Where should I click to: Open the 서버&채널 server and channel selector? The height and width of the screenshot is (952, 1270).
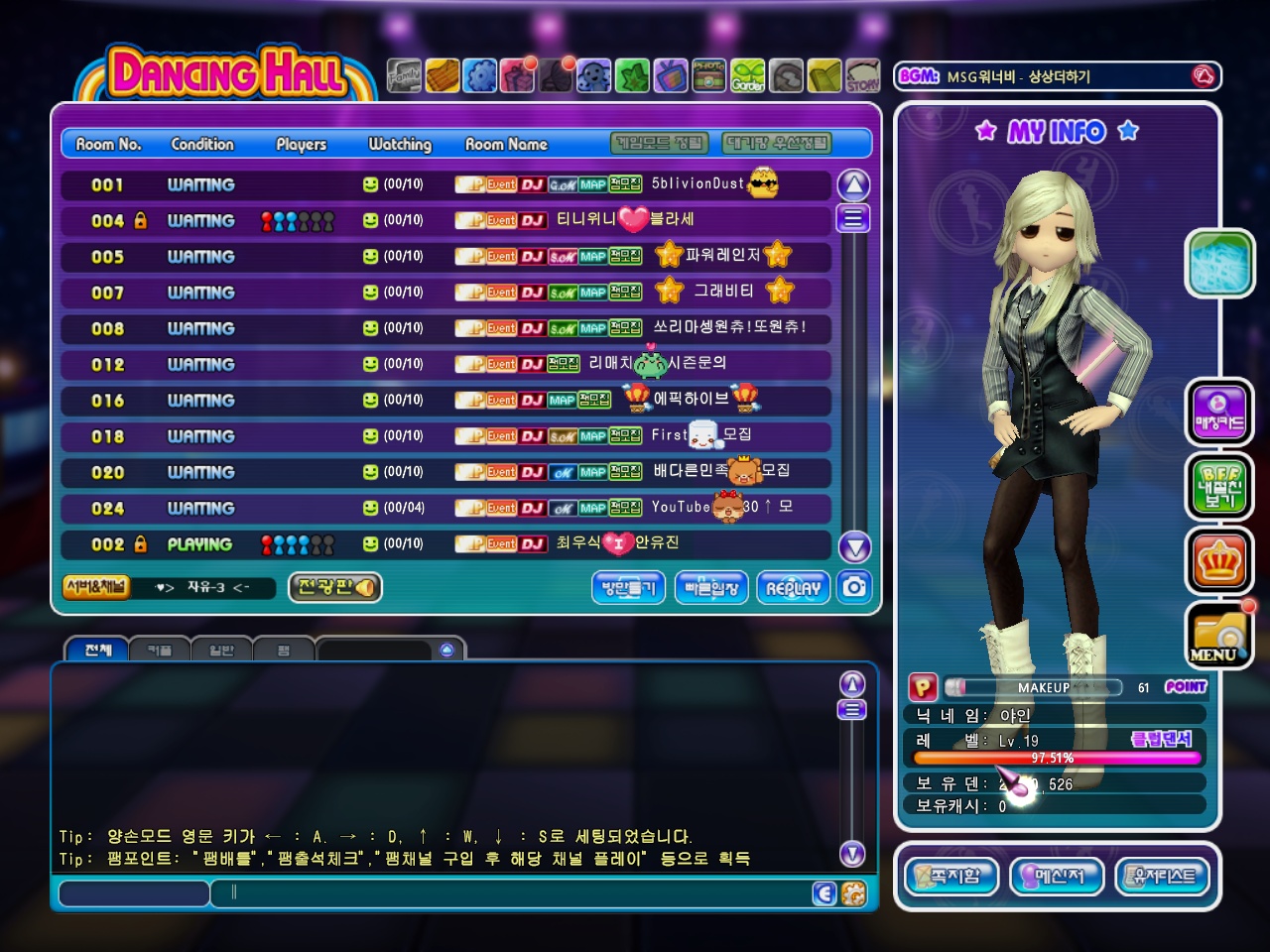pyautogui.click(x=95, y=587)
